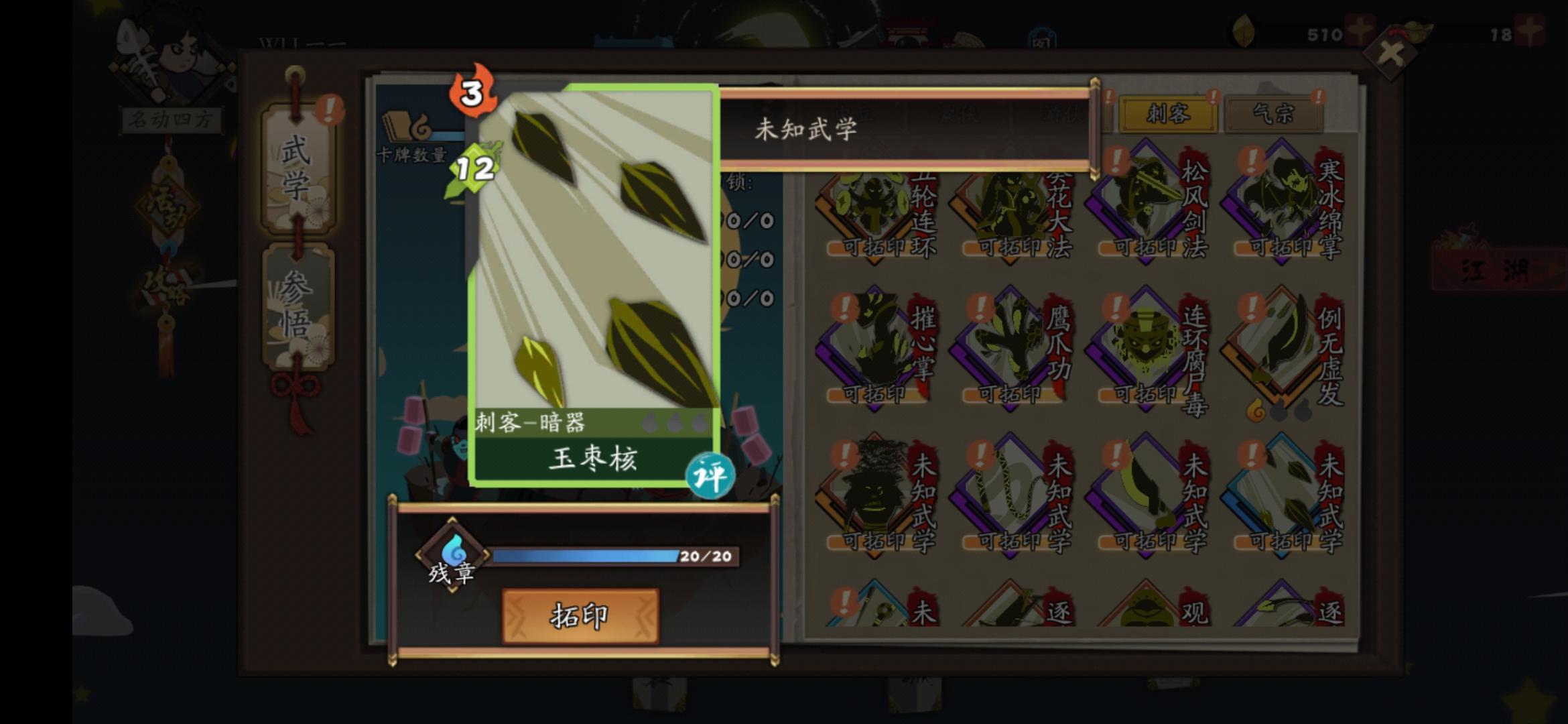Switch to the 气宗 category tab

[1273, 114]
